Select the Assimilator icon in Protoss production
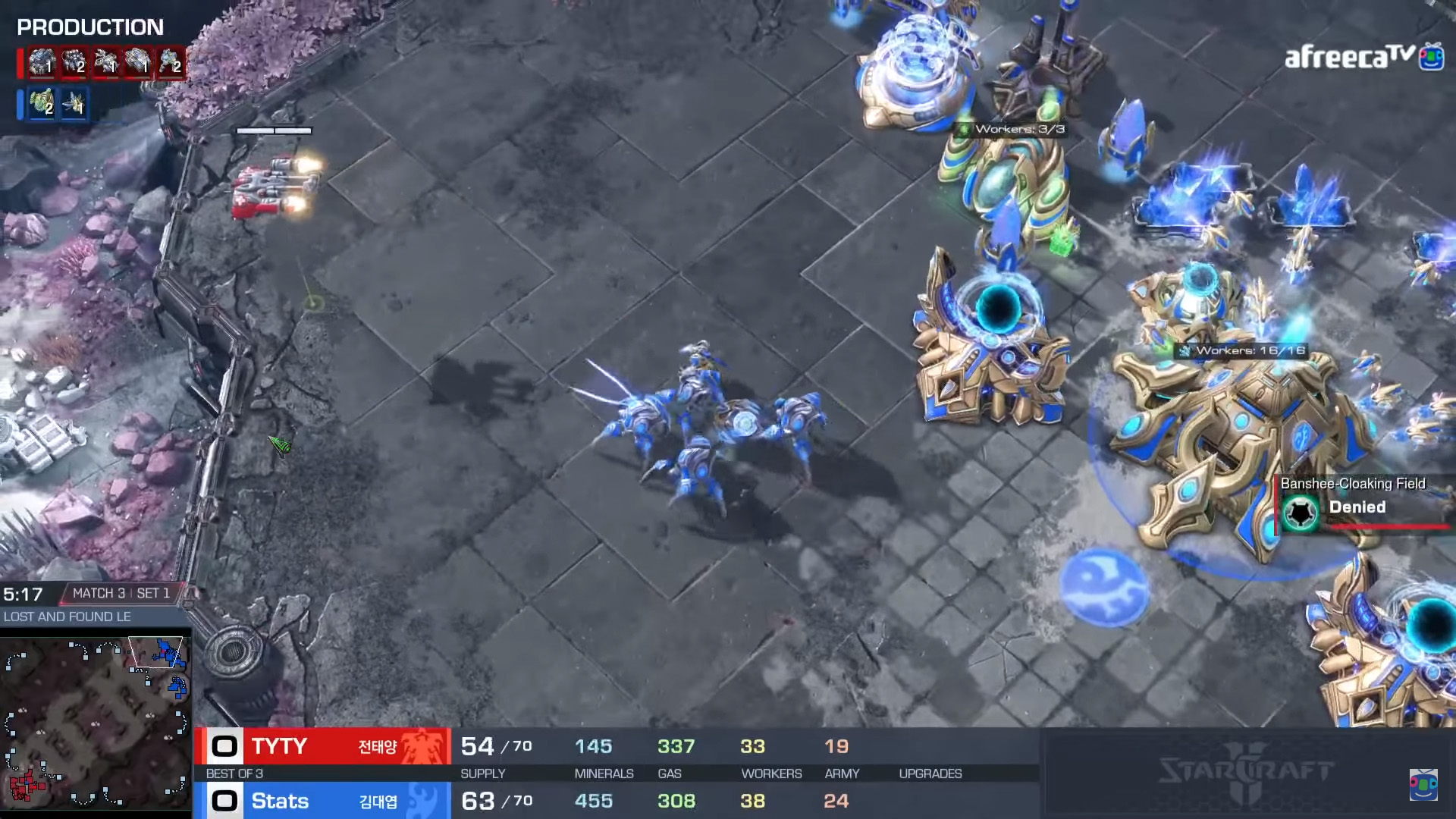Screen dimensions: 1456x819 (42, 102)
